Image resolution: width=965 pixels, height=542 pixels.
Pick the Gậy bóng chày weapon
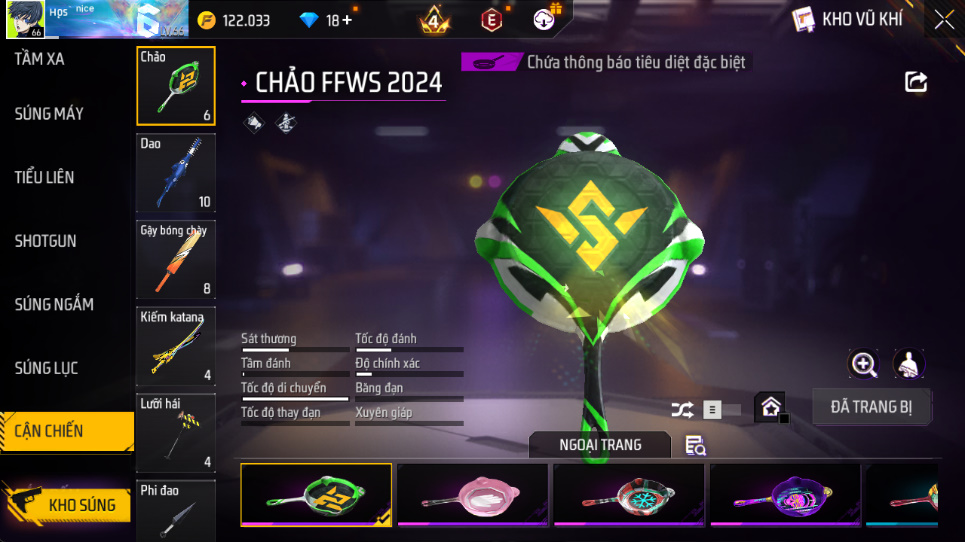coord(175,260)
